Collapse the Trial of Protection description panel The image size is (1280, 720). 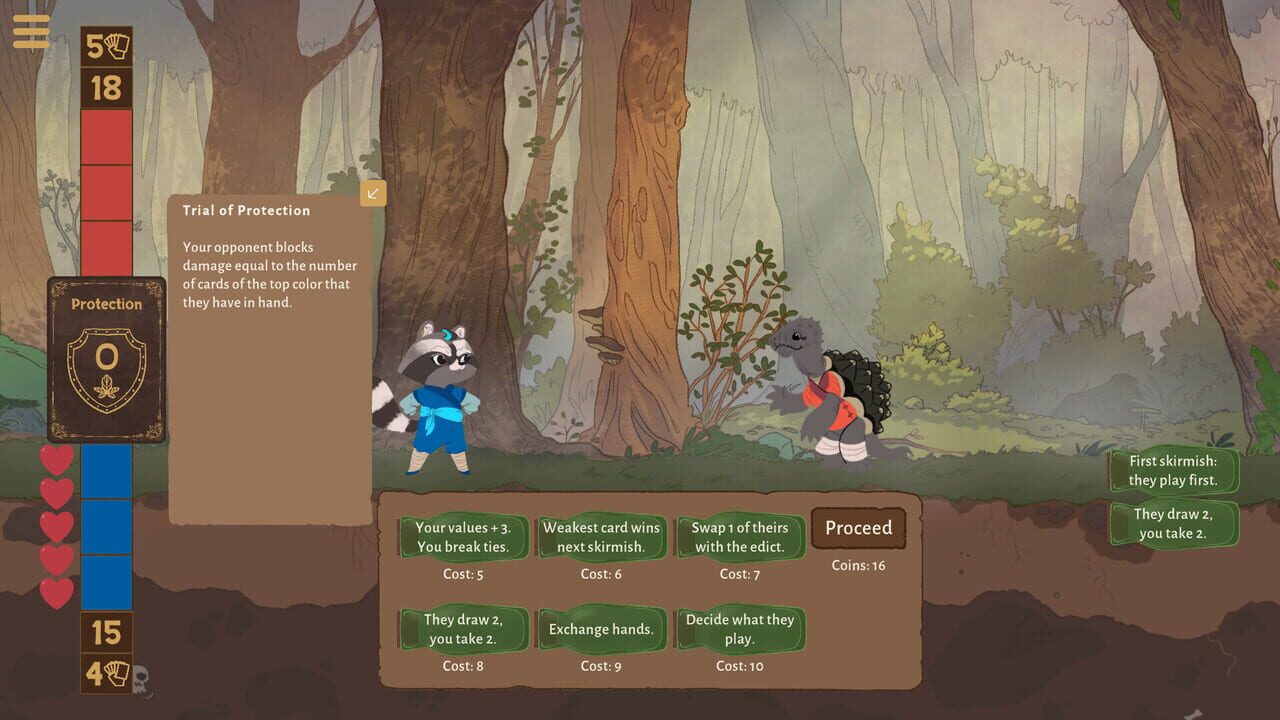(x=373, y=194)
